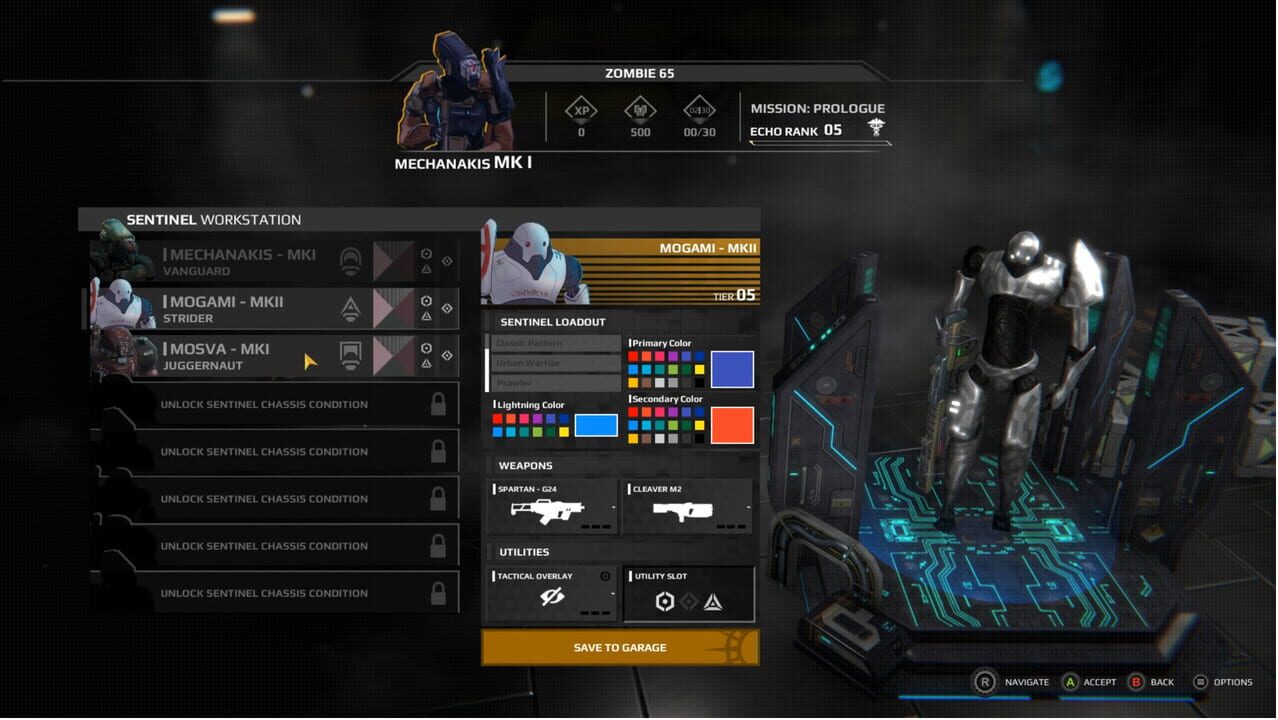Pick the brown Secondary Color swatch
The height and width of the screenshot is (720, 1278).
tap(647, 438)
